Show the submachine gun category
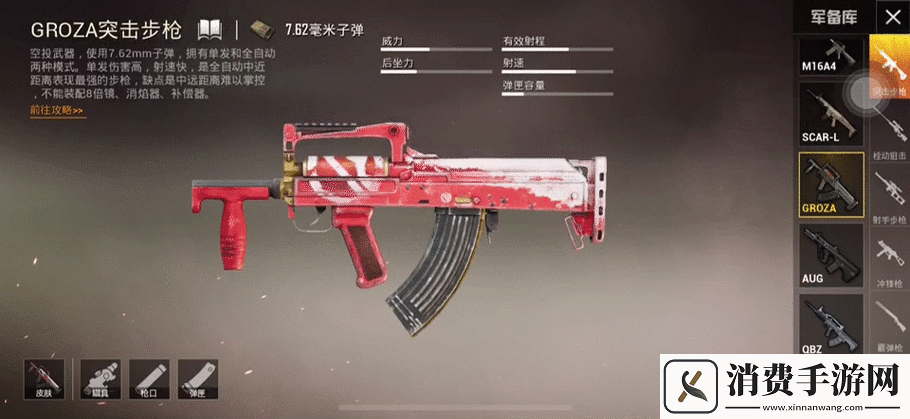Viewport: 910px width, 419px height. click(889, 260)
